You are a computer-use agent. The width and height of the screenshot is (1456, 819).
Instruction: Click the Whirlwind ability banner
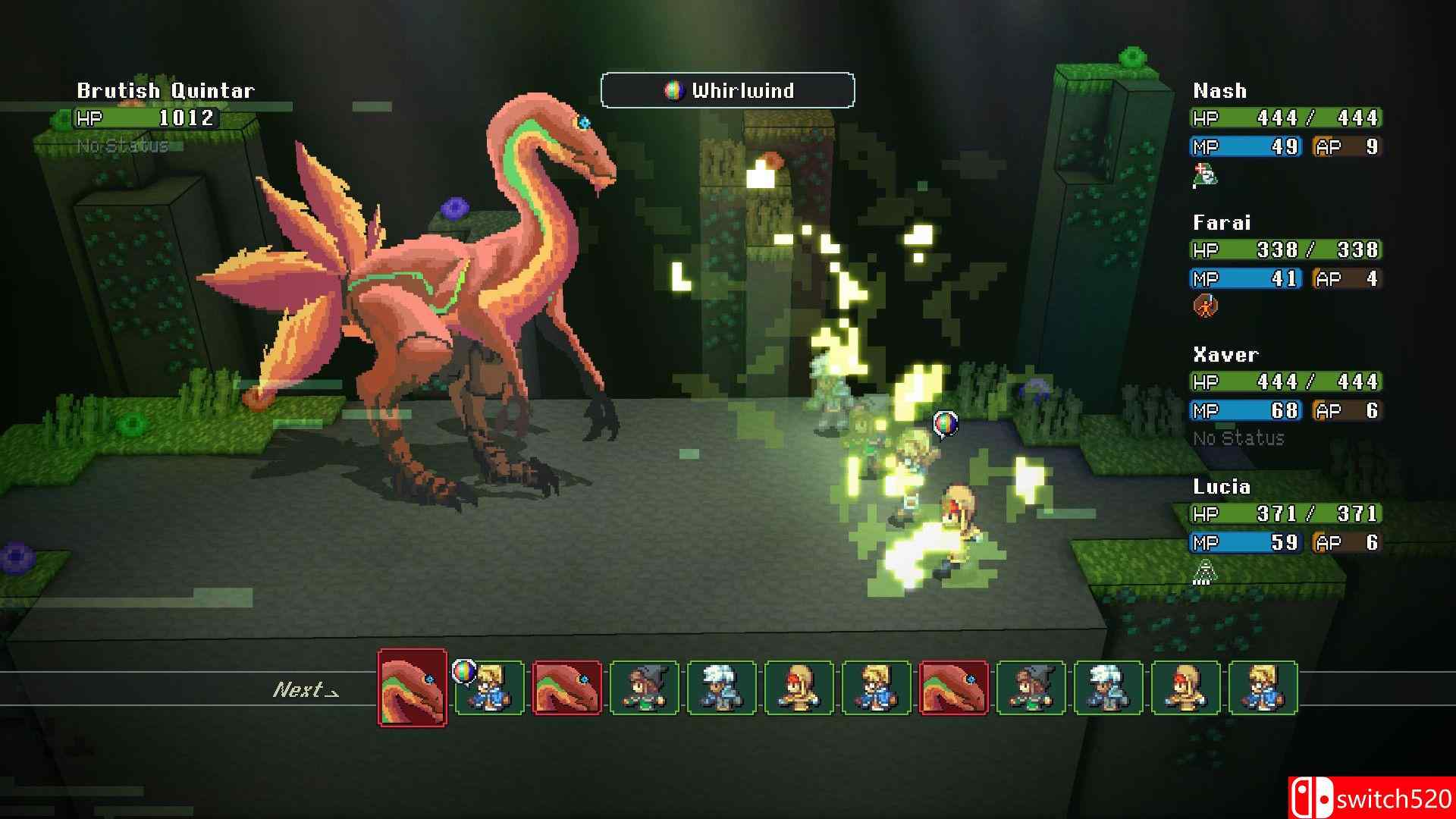(727, 91)
